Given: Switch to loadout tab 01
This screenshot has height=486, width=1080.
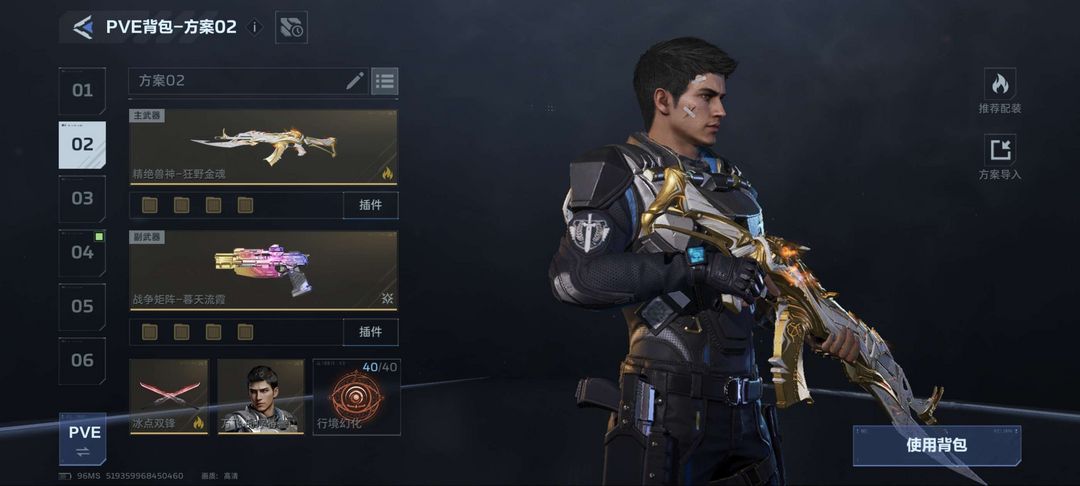Looking at the screenshot, I should pyautogui.click(x=82, y=91).
